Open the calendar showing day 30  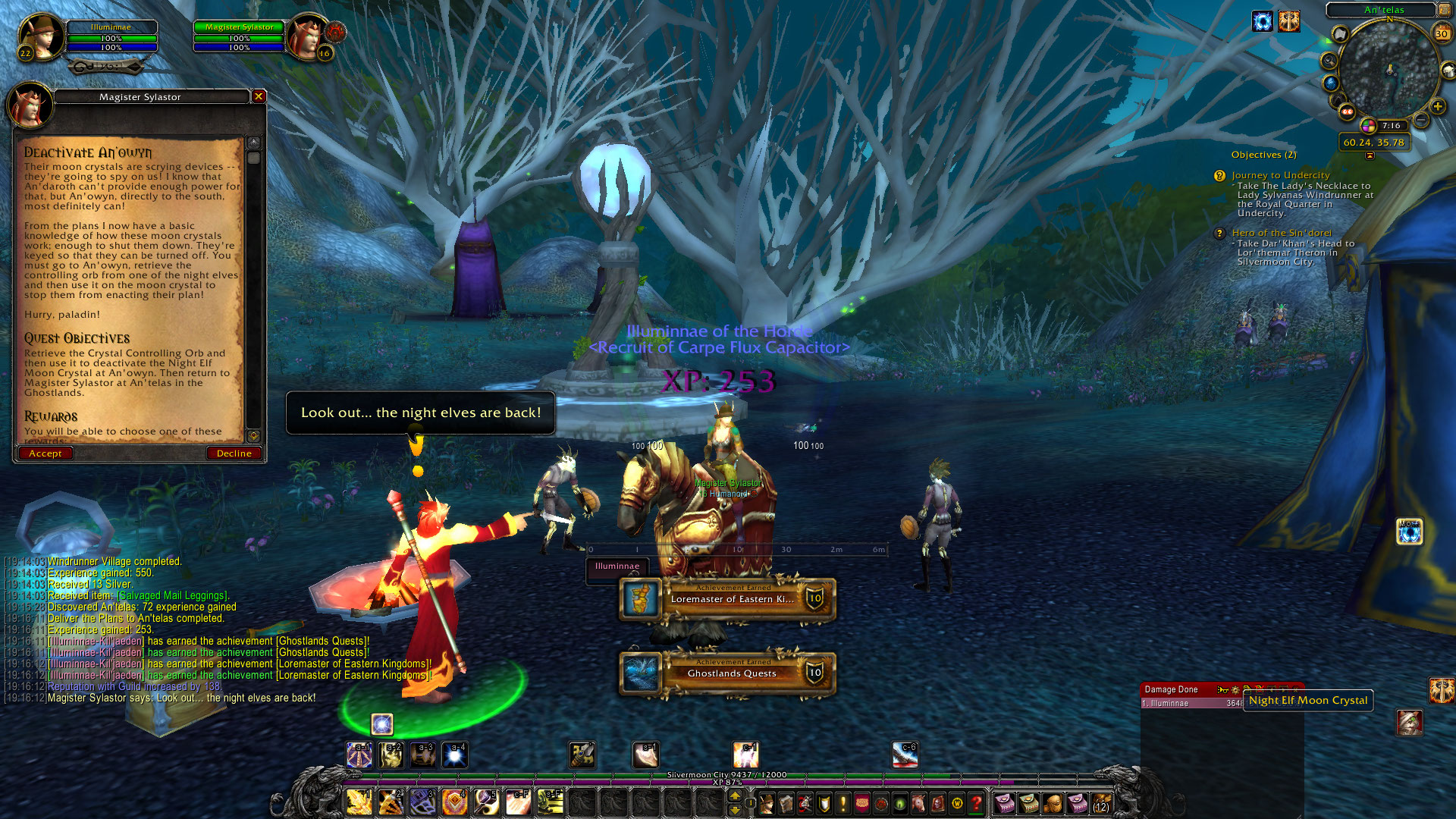click(1442, 33)
